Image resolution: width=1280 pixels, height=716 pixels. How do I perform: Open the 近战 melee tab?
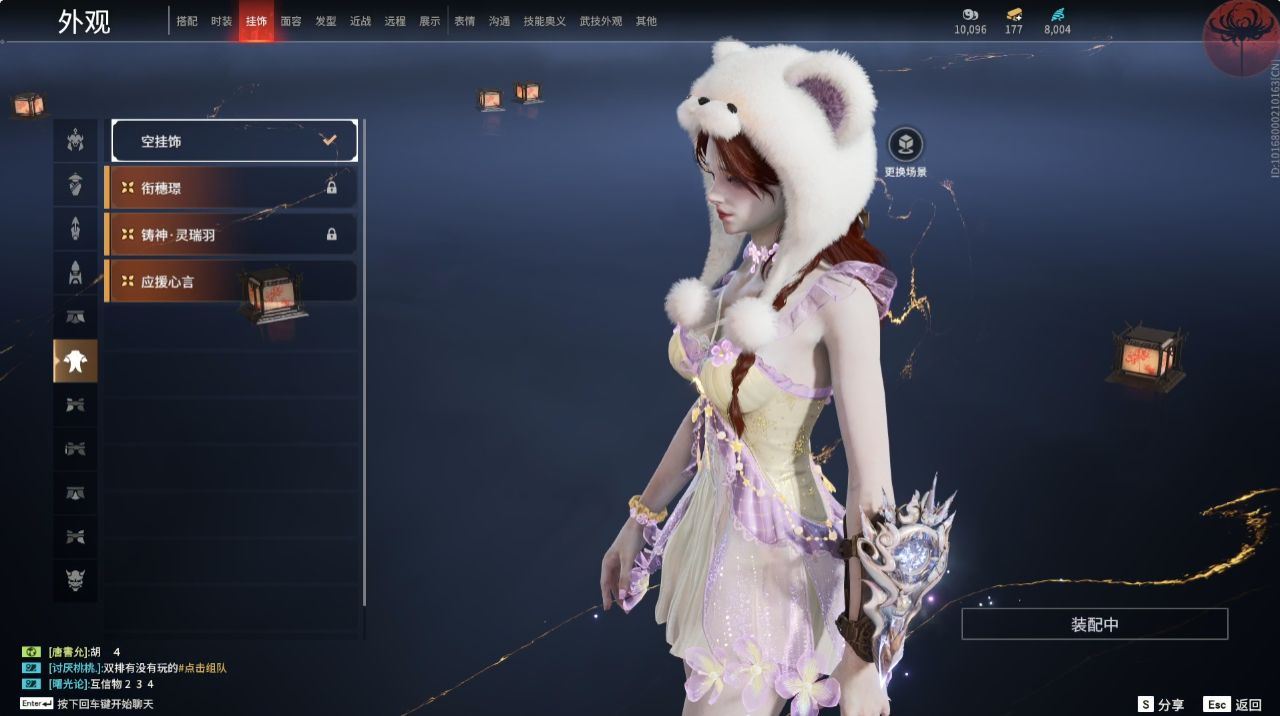[x=360, y=21]
